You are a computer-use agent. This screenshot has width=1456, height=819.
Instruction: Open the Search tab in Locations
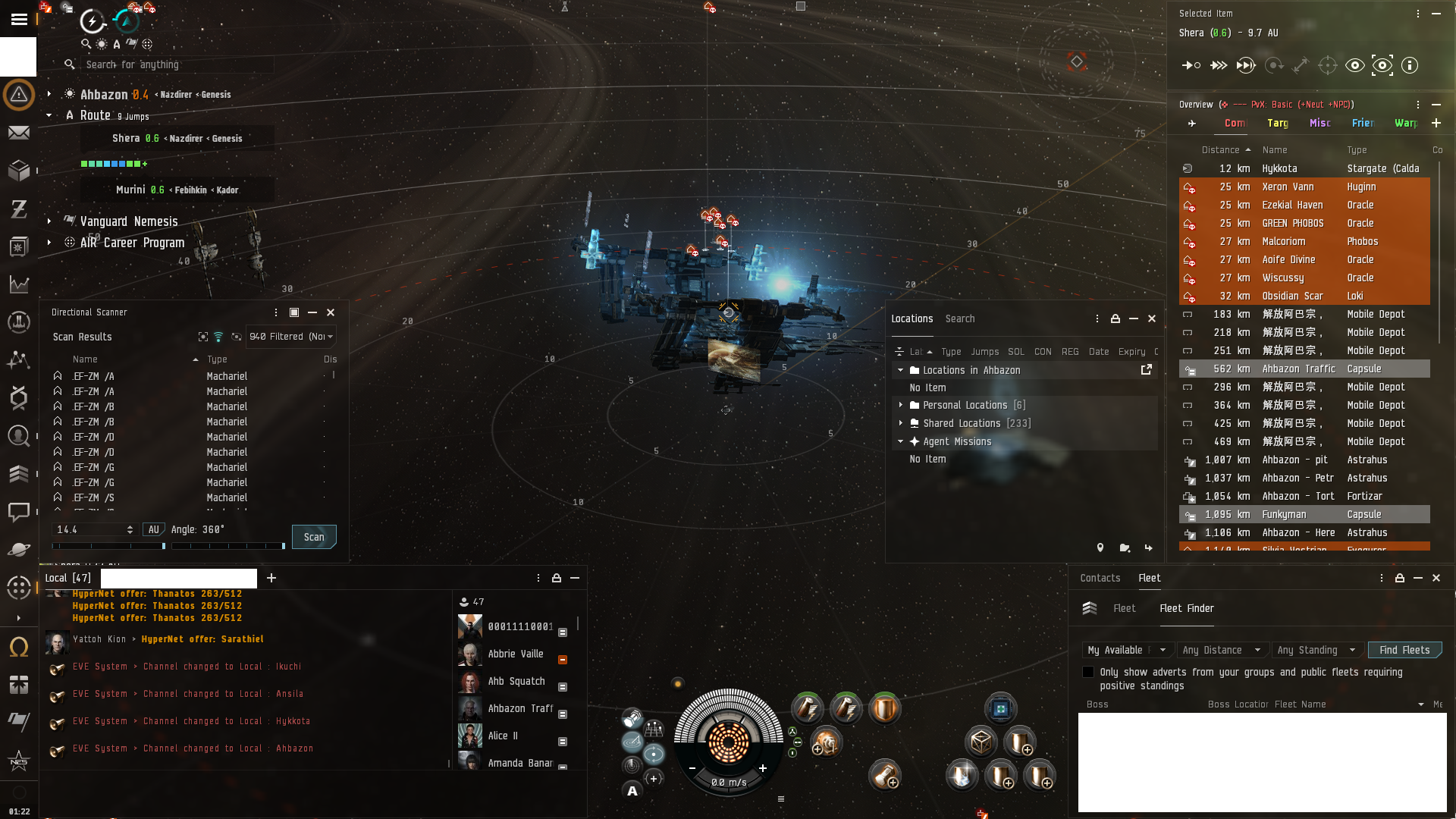[959, 318]
